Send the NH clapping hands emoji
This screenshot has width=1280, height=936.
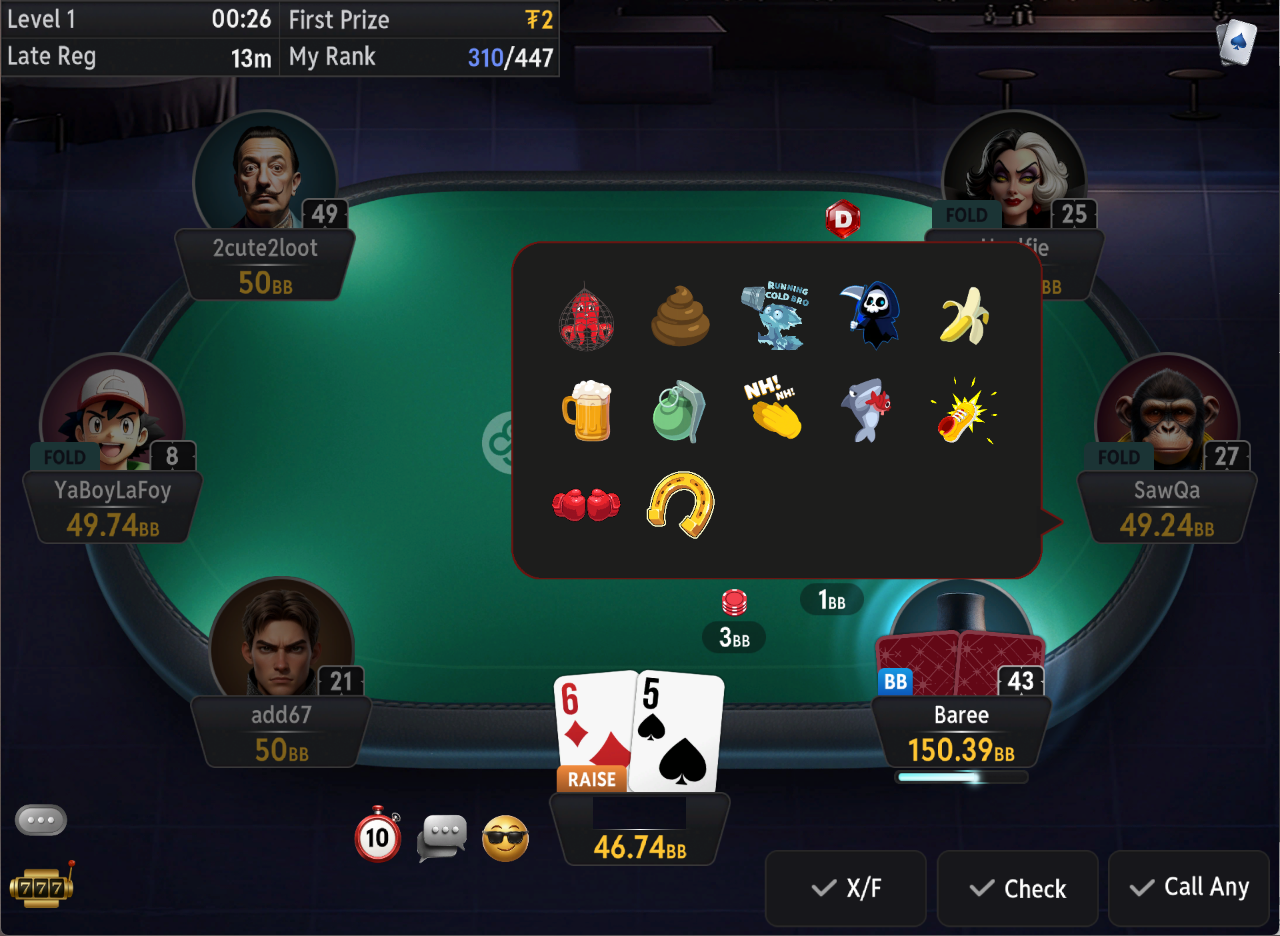tap(773, 411)
